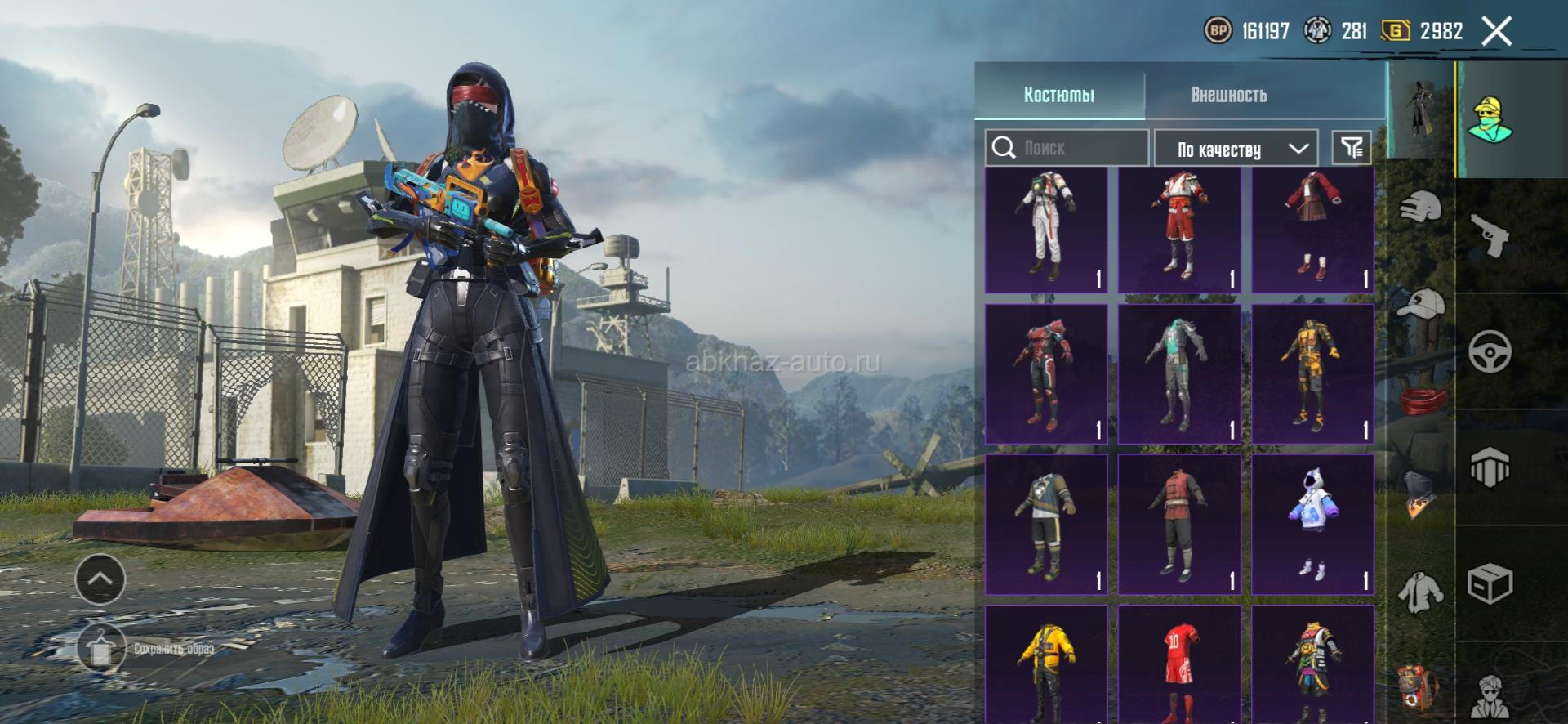Open the Внешность tab
Image resolution: width=1568 pixels, height=724 pixels.
1228,95
